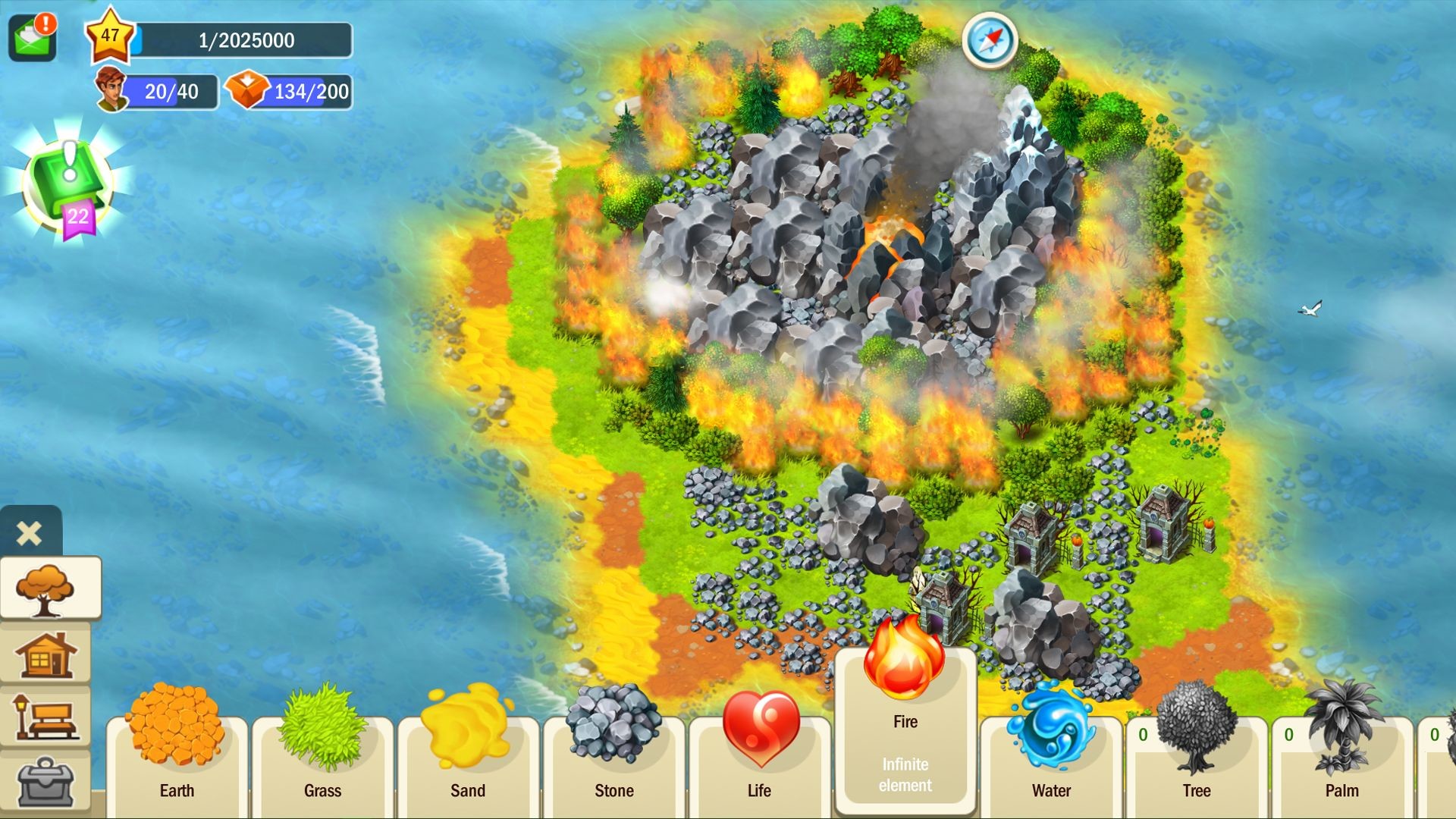Click the level 47 star badge
This screenshot has height=819, width=1456.
110,36
